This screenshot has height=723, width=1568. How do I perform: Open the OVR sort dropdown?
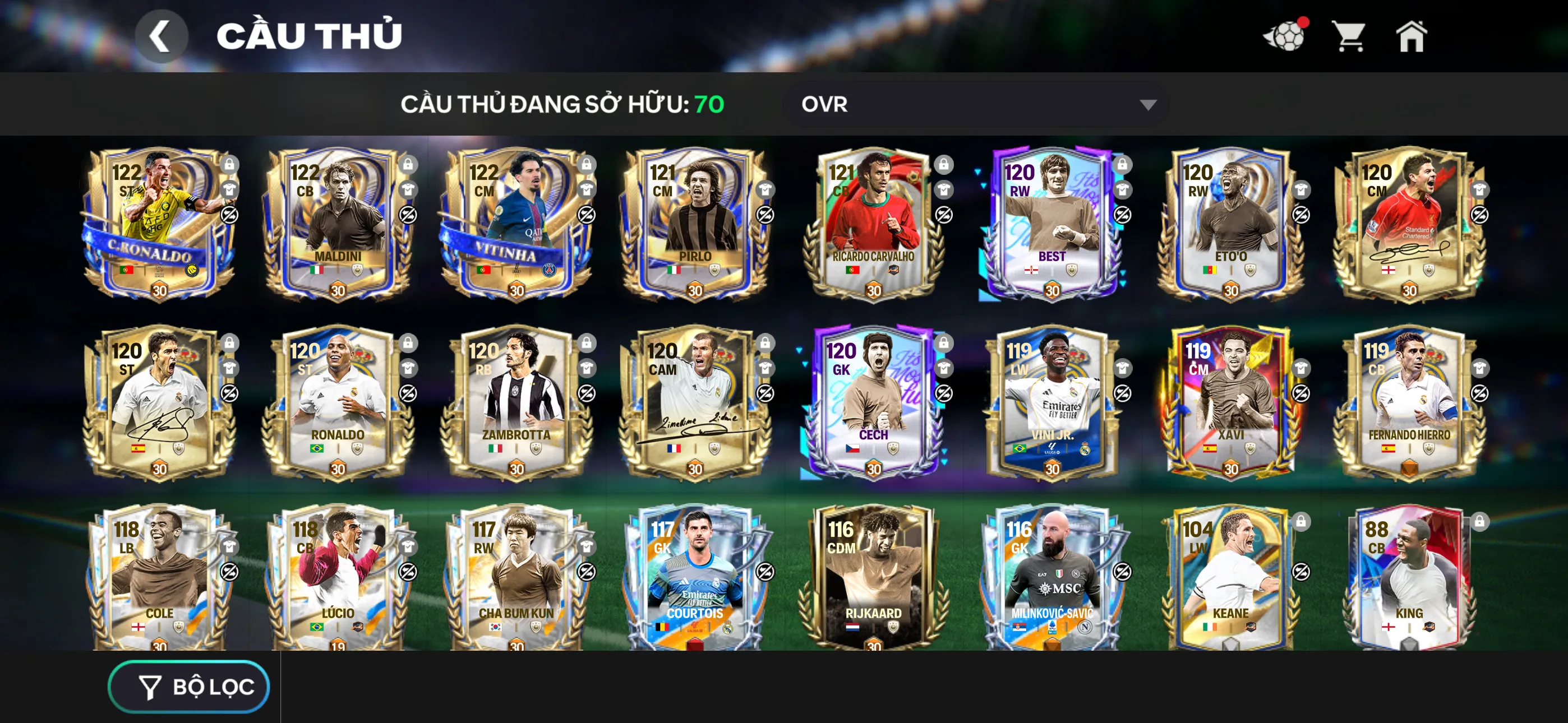(976, 104)
